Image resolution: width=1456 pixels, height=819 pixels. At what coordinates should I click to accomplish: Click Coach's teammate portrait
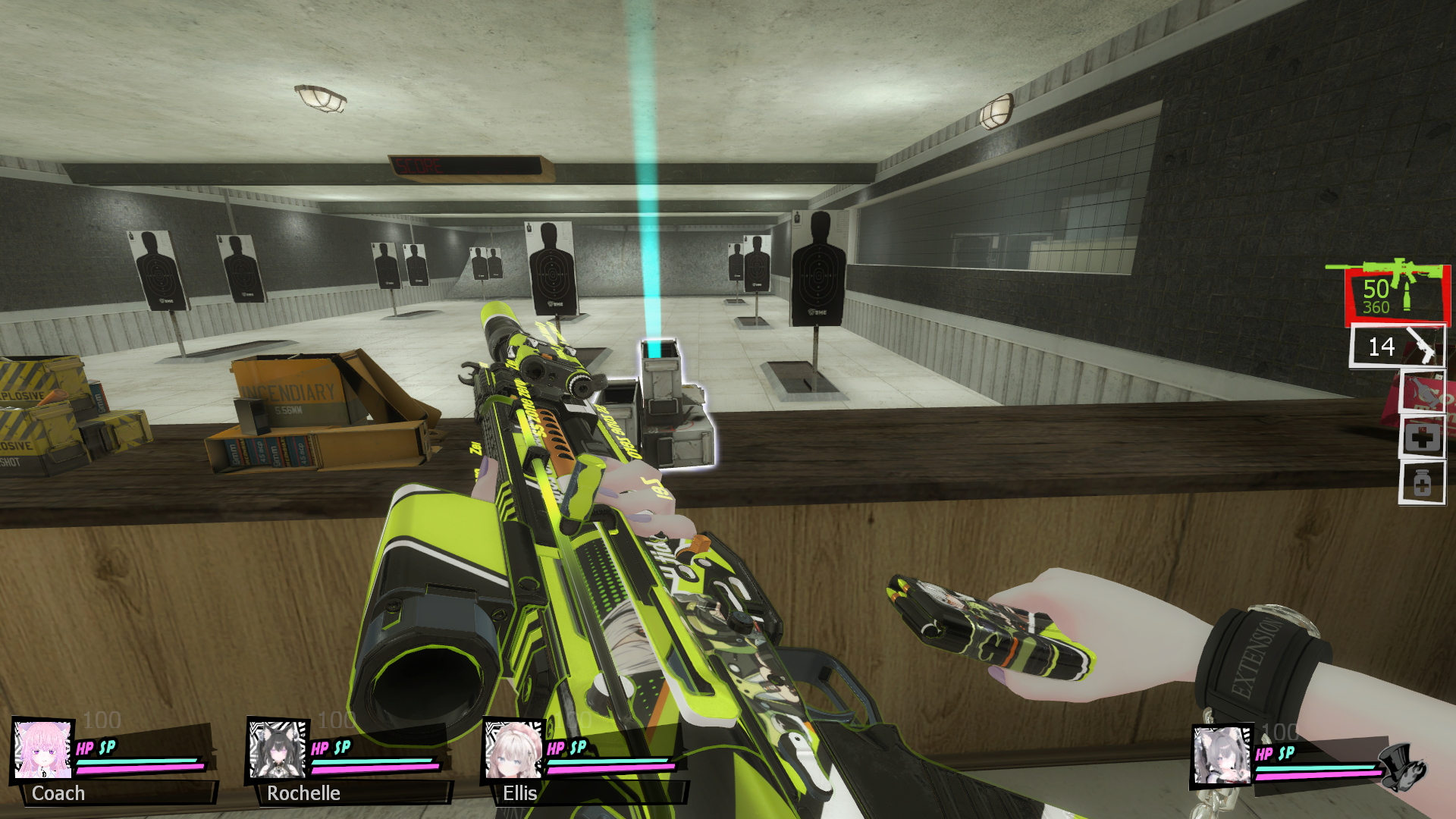[x=43, y=749]
